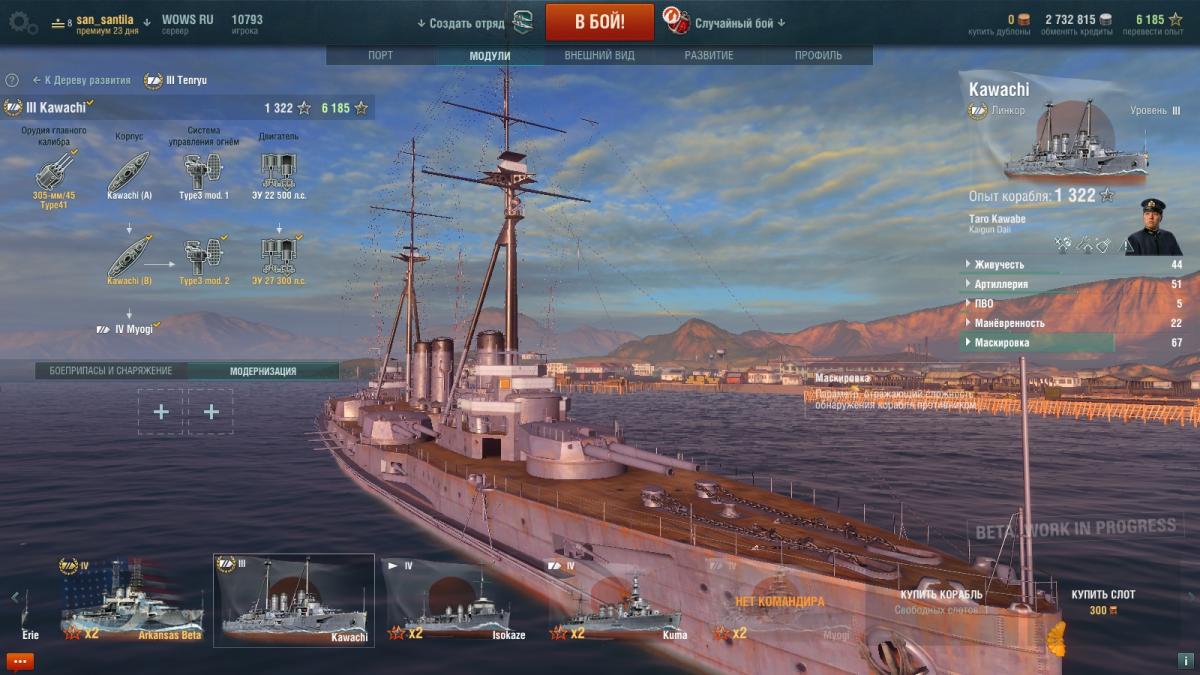The image size is (1200, 675).
Task: Open the РАЗВИТИЕ tab
Action: (710, 56)
